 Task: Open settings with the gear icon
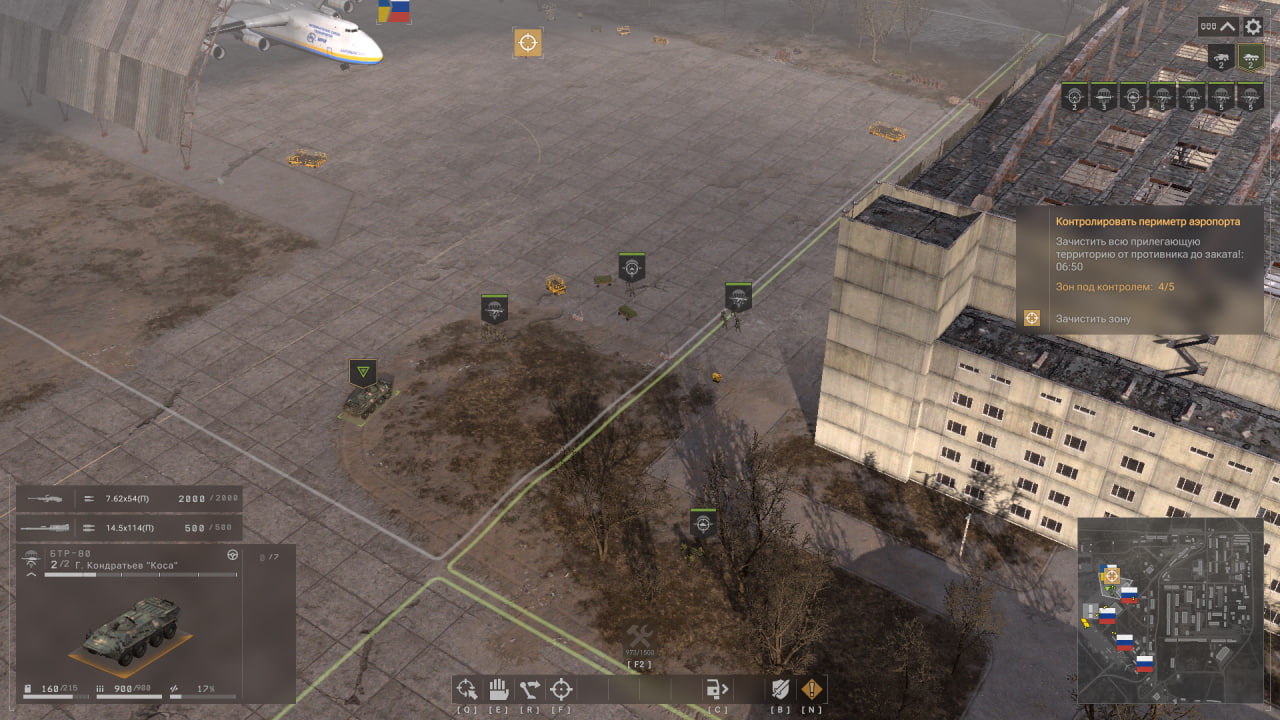coord(1252,27)
